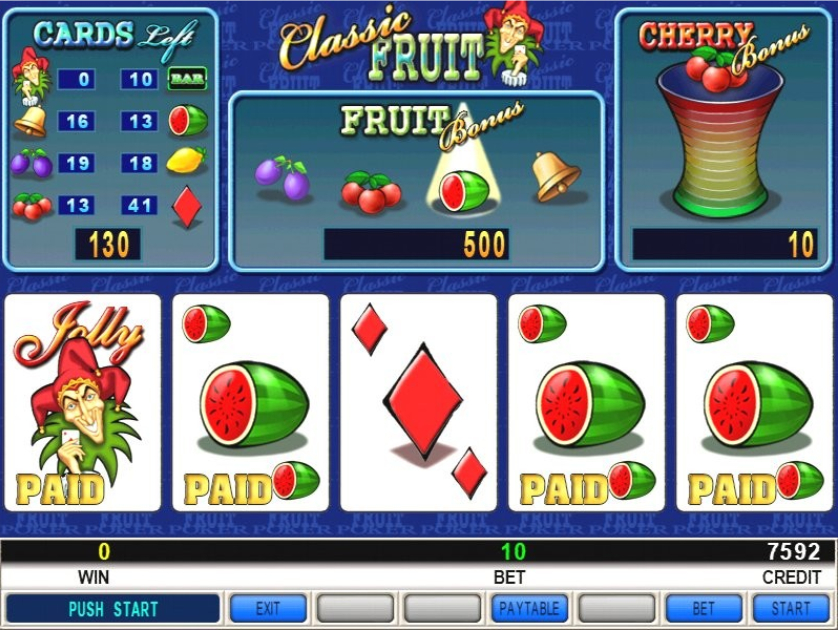Screen dimensions: 838x630
Task: Change the wager with the BET button
Action: tap(704, 608)
